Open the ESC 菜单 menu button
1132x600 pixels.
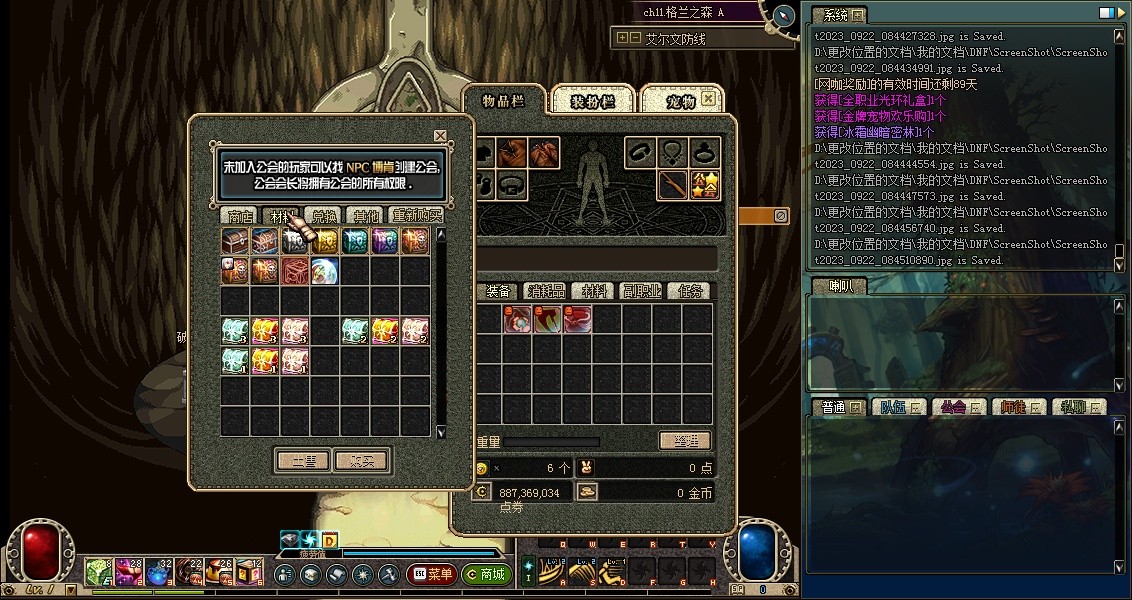pyautogui.click(x=431, y=575)
